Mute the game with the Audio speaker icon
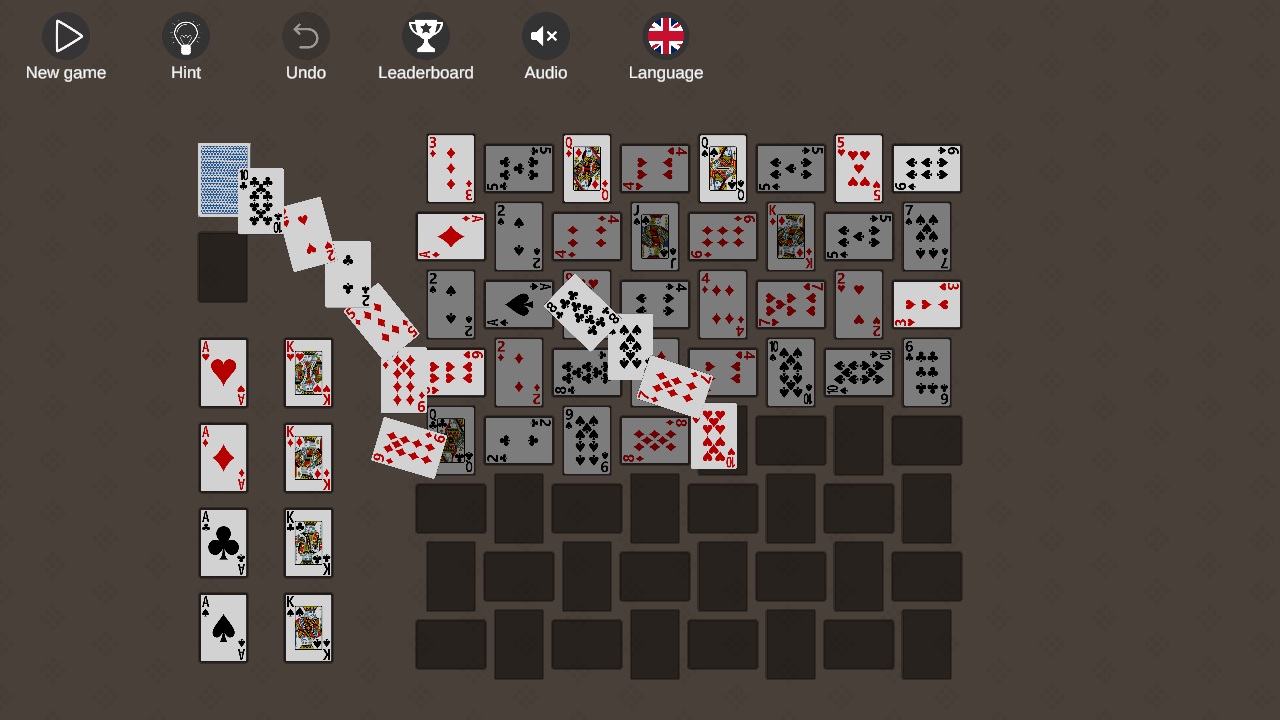Image resolution: width=1280 pixels, height=720 pixels. pyautogui.click(x=546, y=37)
